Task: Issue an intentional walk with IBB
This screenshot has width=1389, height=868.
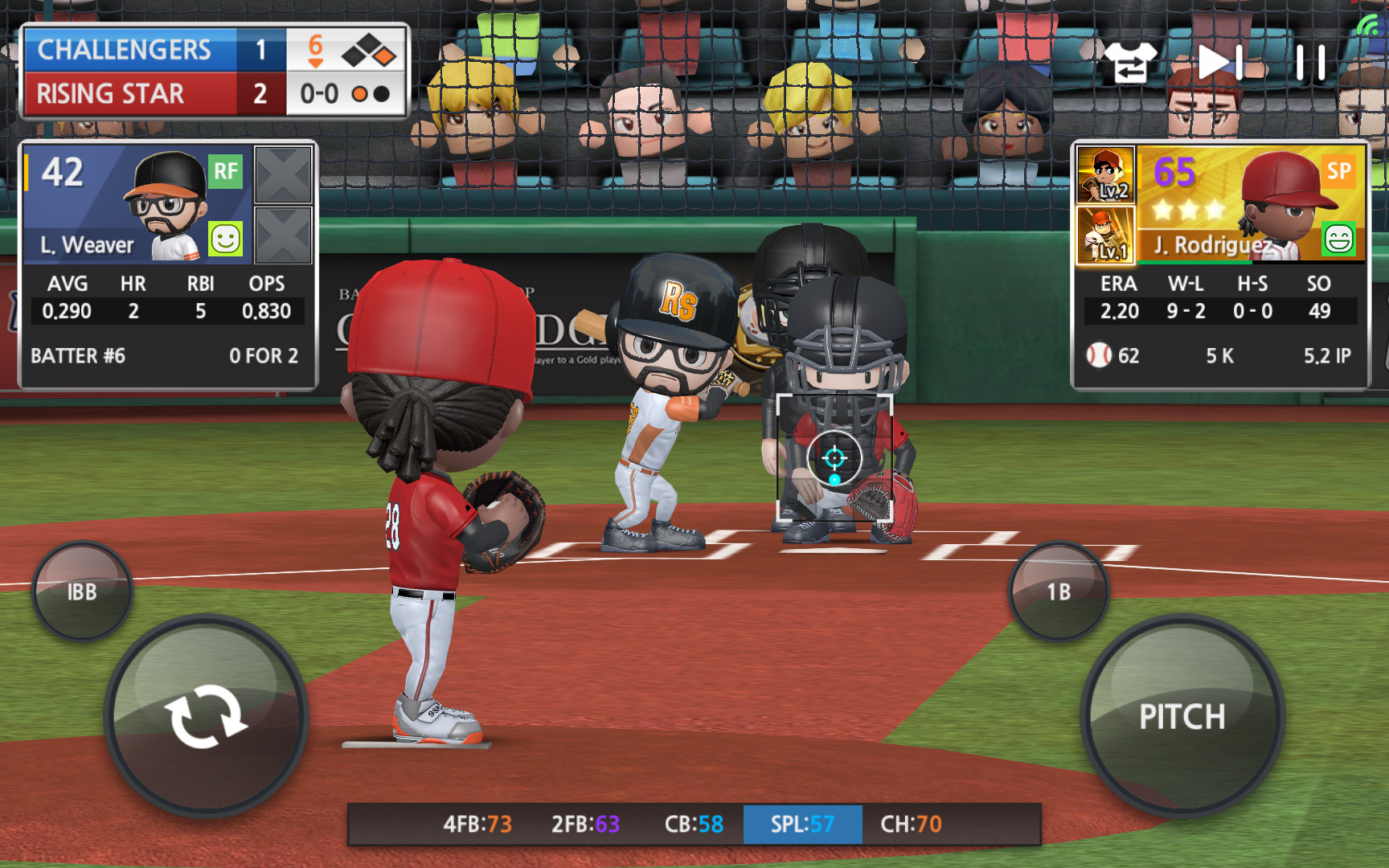Action: click(82, 592)
